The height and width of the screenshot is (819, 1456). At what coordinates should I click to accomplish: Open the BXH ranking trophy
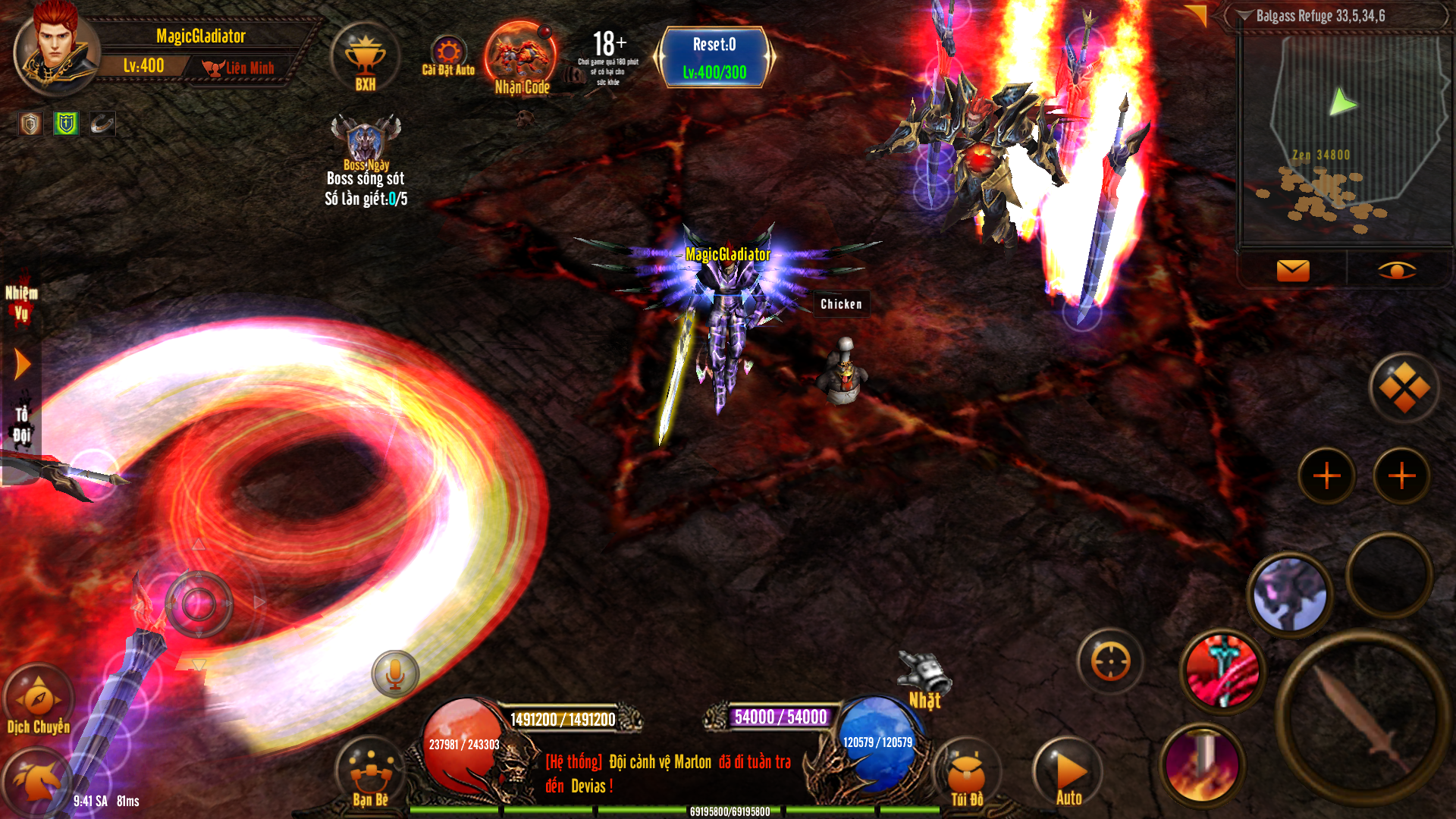(366, 59)
